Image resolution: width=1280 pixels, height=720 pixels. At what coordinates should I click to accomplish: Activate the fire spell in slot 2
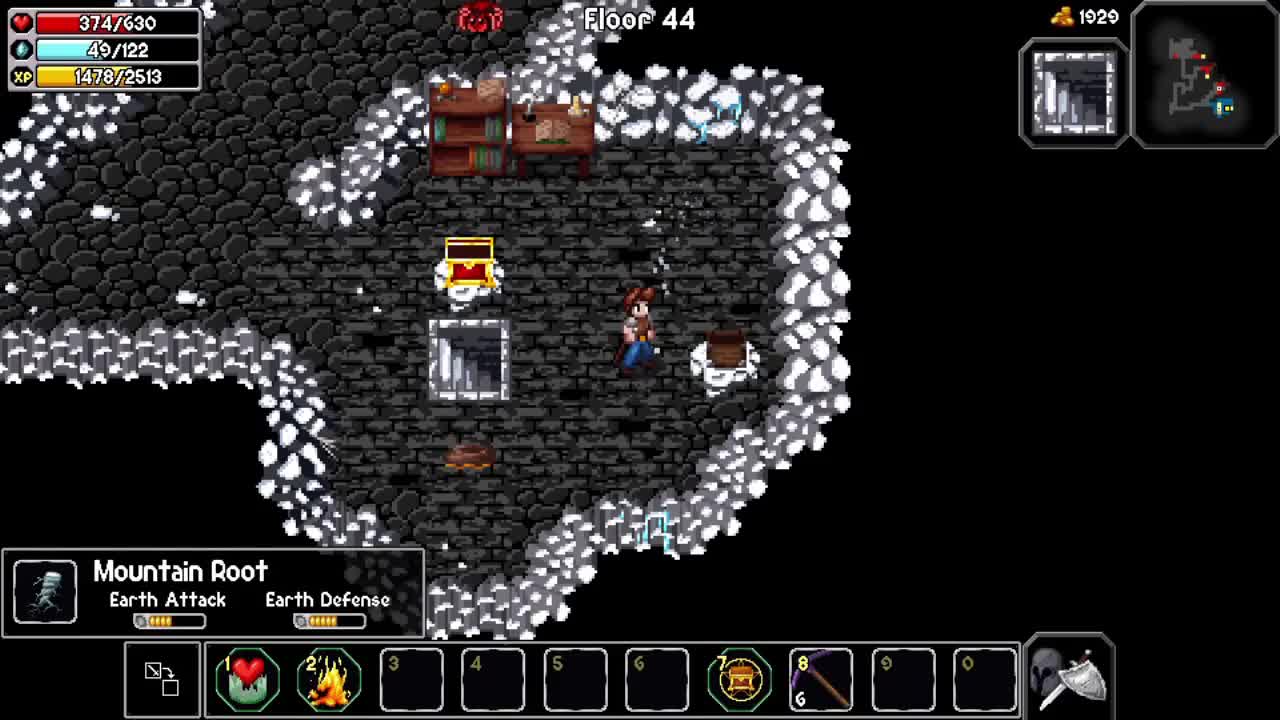(x=329, y=680)
